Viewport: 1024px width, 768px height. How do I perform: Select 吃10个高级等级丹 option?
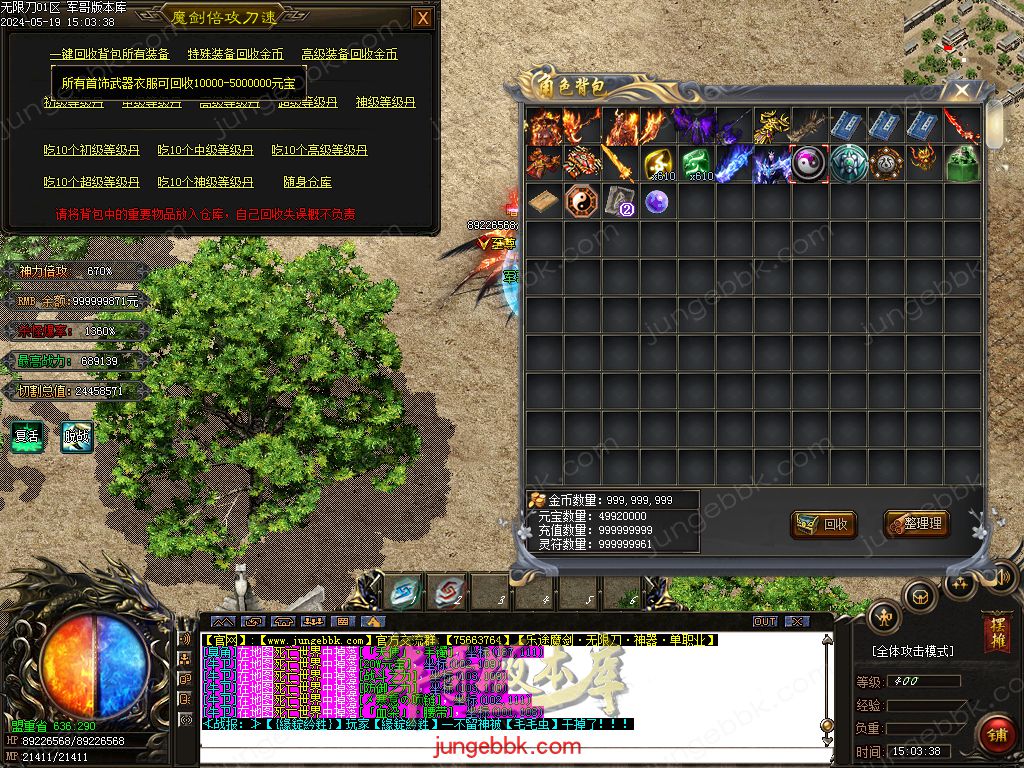point(319,150)
